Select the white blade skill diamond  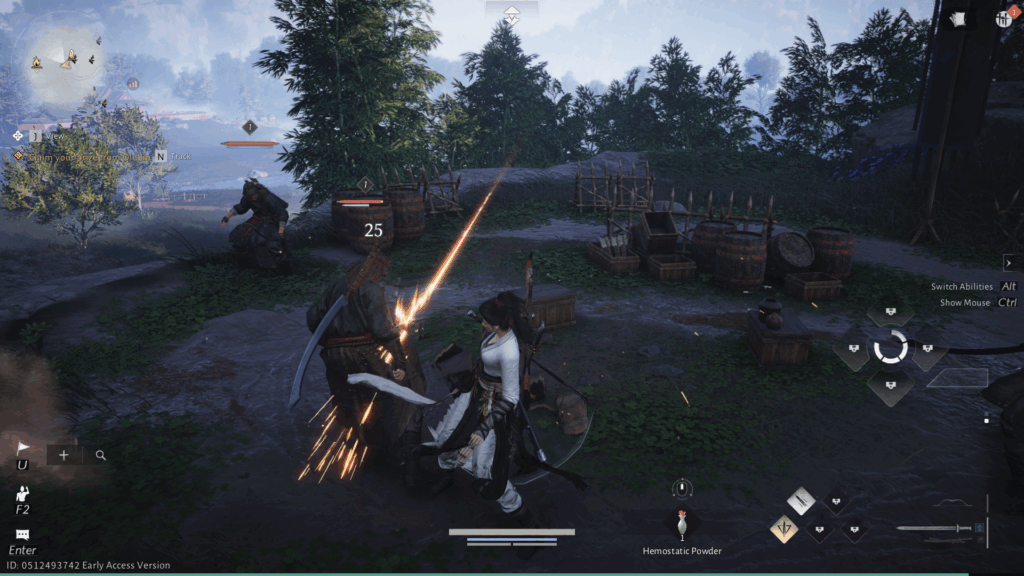pyautogui.click(x=801, y=501)
